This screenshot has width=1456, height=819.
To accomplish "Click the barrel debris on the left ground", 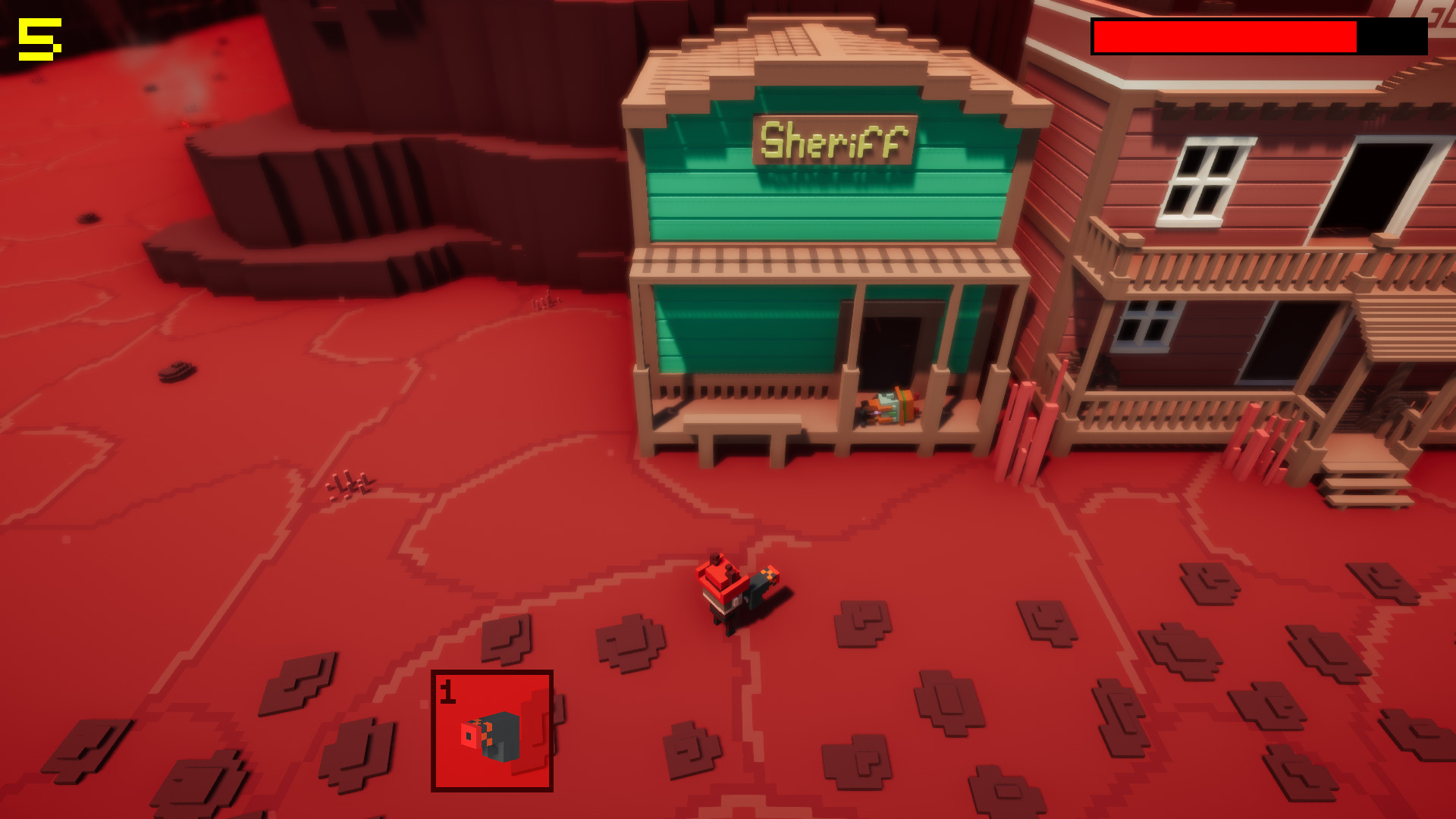I will click(176, 372).
